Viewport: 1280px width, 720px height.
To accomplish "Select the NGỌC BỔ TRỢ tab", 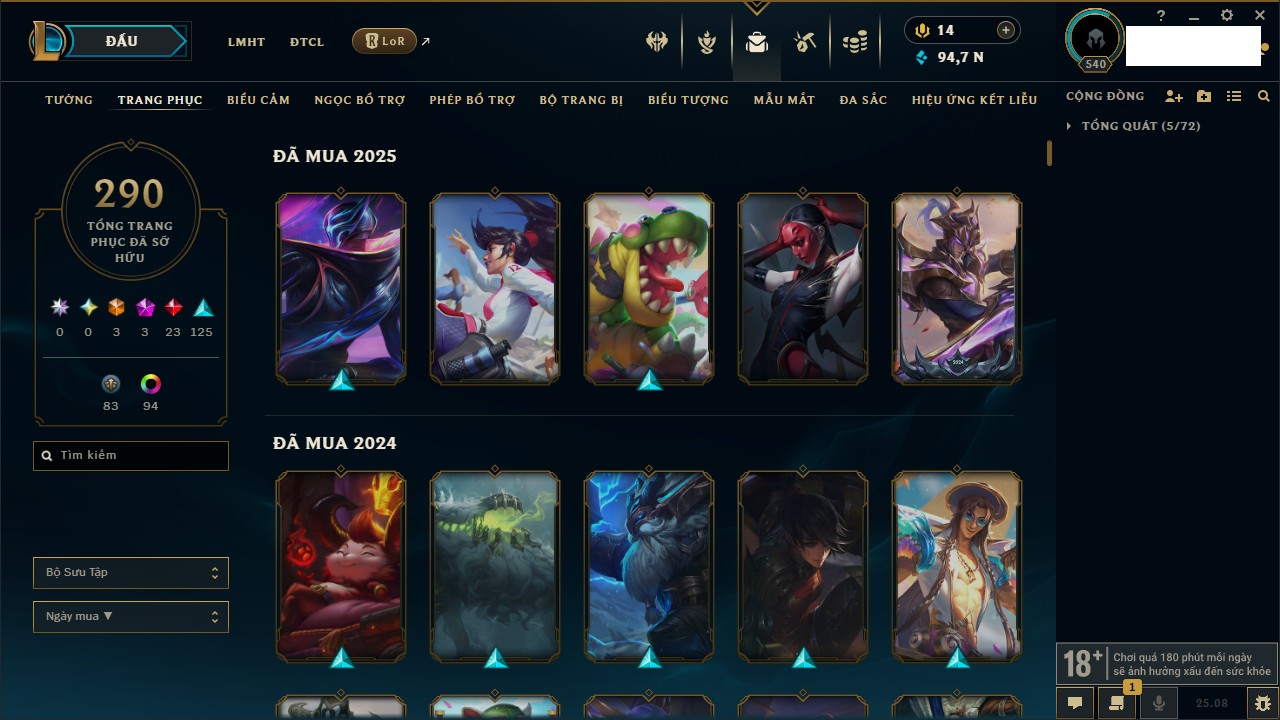I will 359,100.
